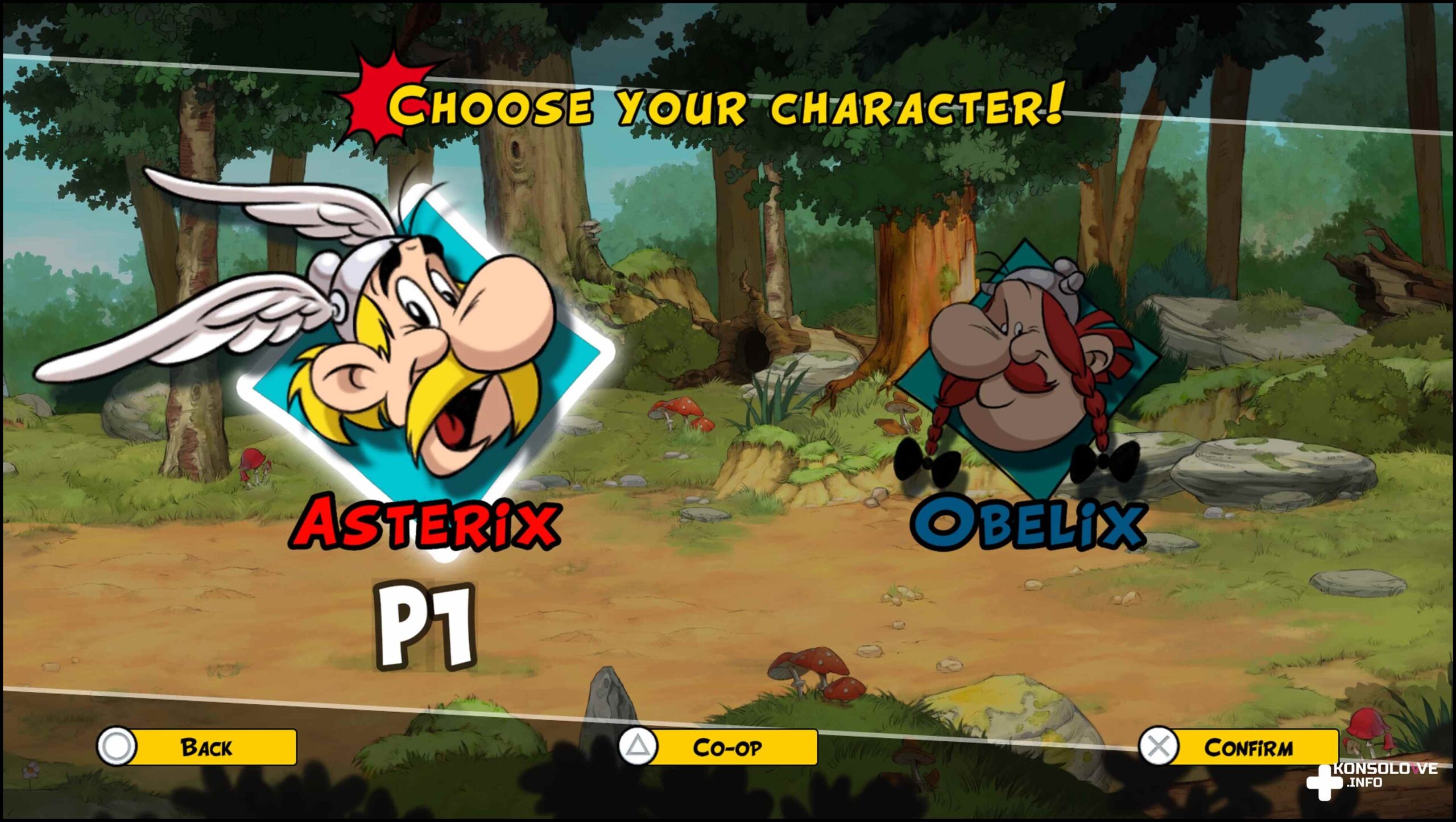Go back with the Back button

coord(197,747)
